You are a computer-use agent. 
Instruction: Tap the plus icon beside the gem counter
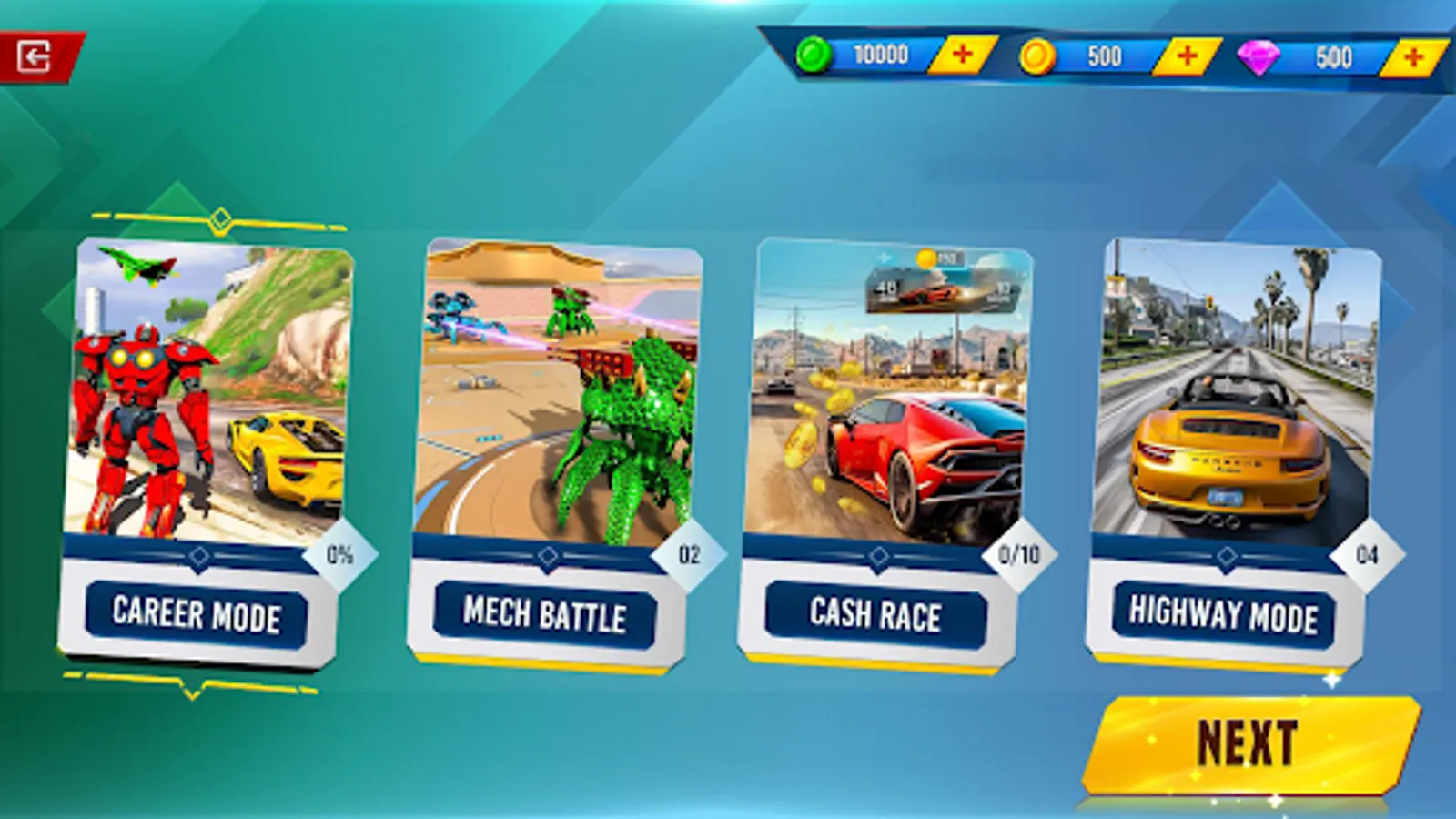[1411, 57]
